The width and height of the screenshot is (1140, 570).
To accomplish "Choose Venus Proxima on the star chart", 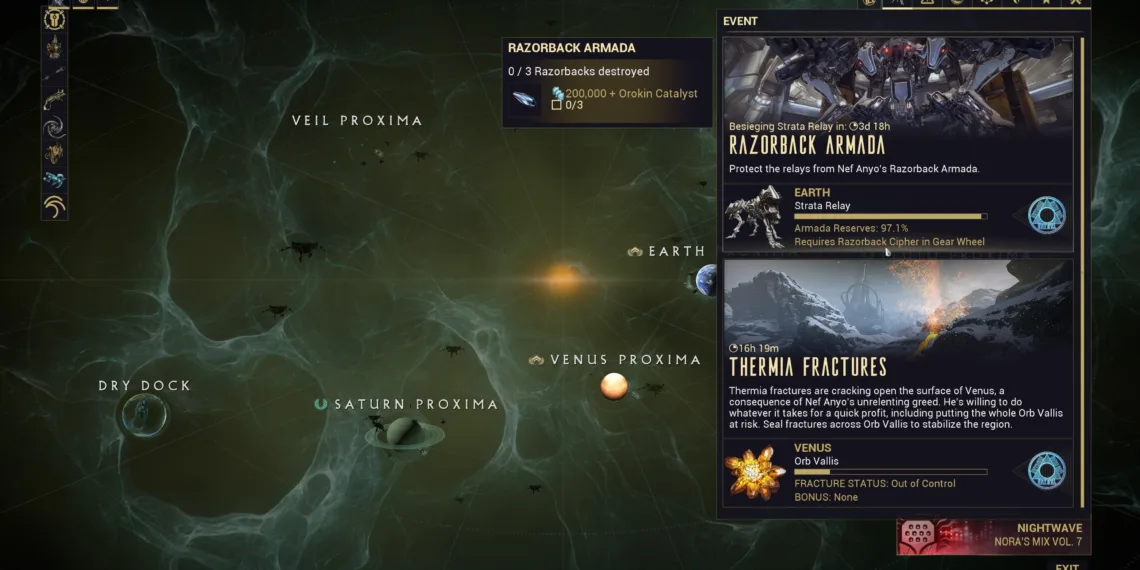I will tap(614, 385).
